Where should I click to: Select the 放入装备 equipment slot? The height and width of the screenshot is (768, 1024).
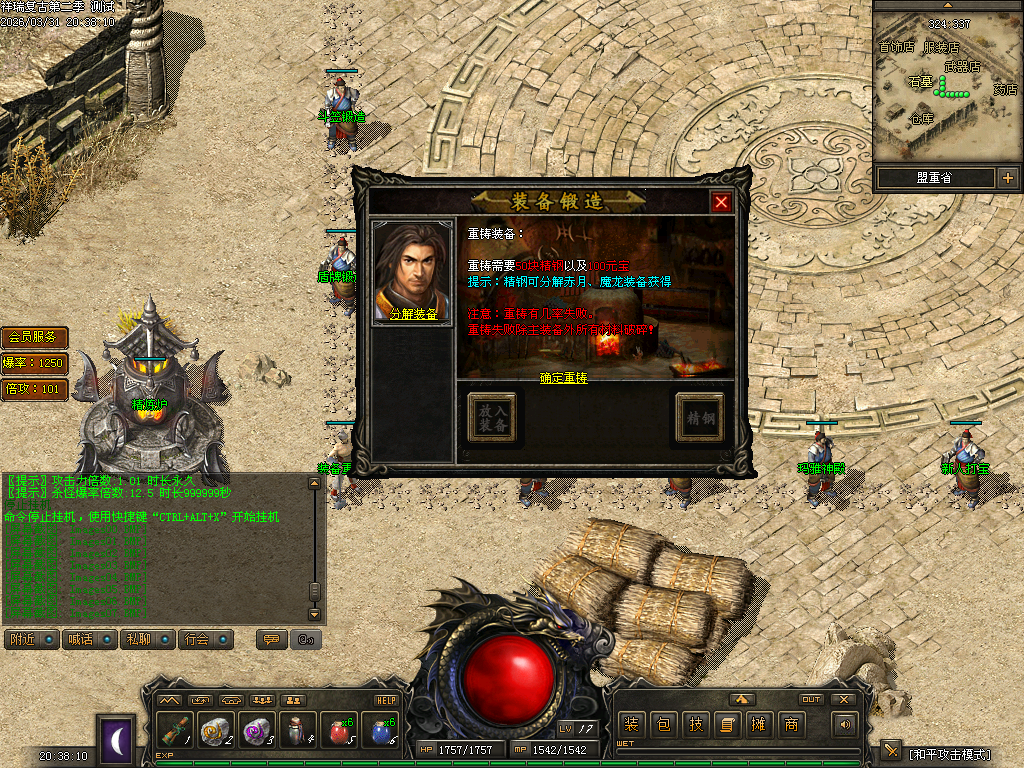[x=492, y=417]
